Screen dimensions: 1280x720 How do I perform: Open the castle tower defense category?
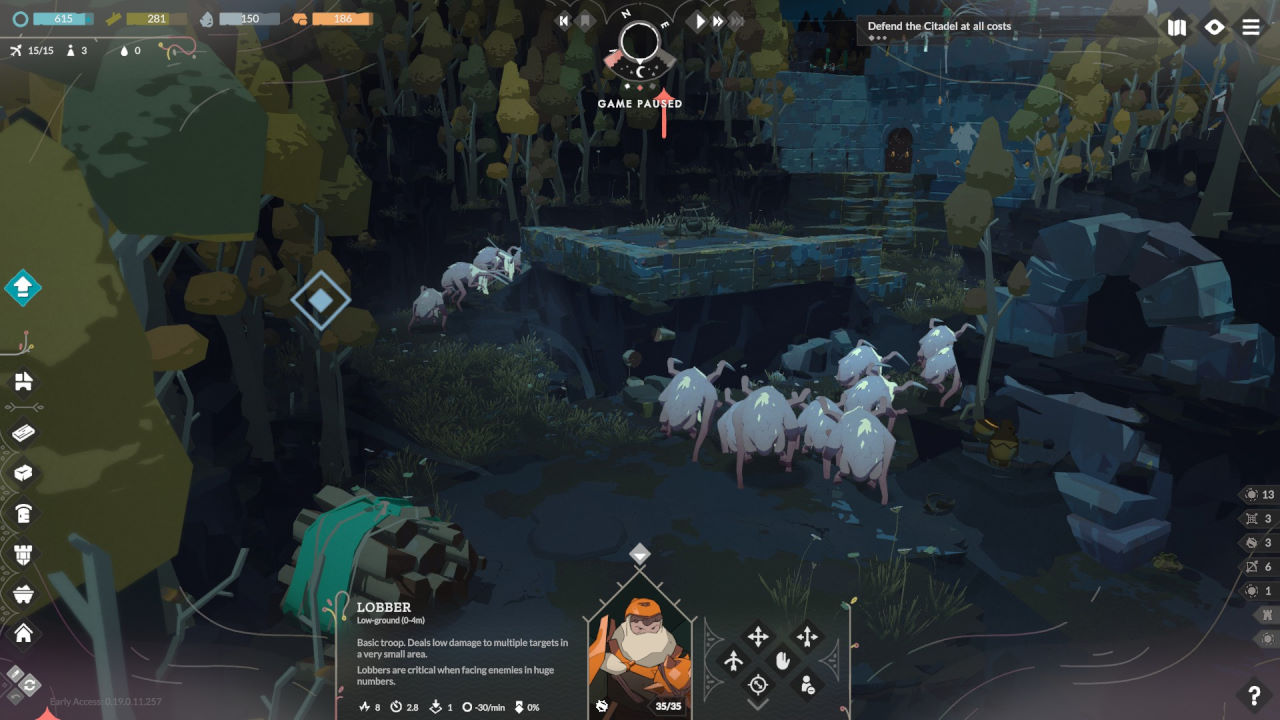pyautogui.click(x=23, y=554)
